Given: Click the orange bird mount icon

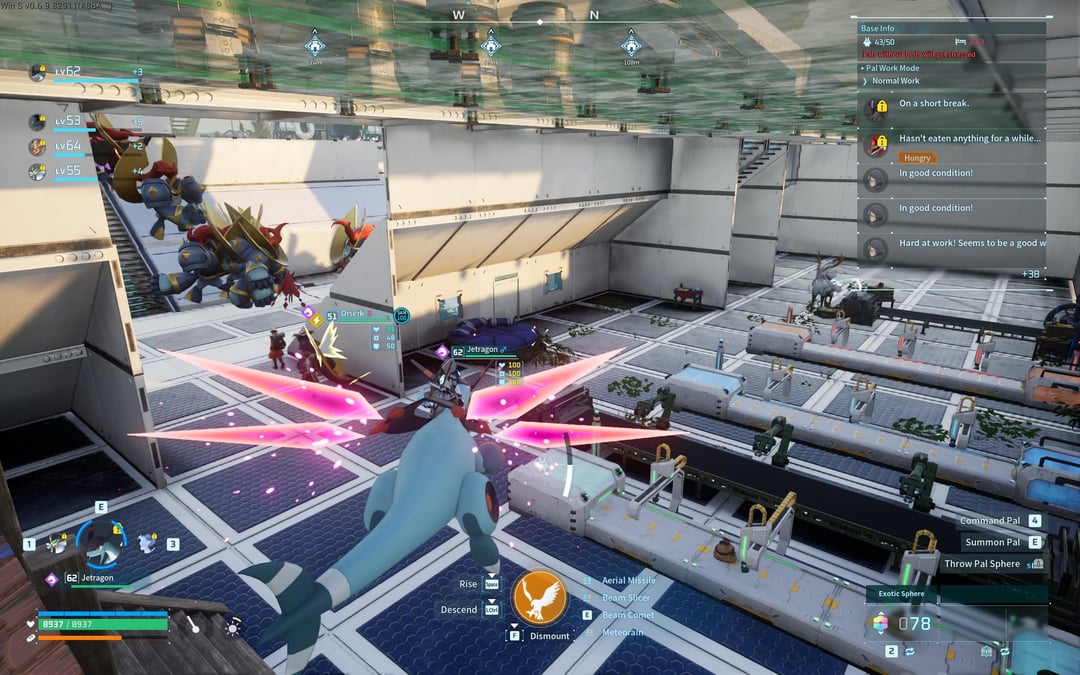Looking at the screenshot, I should tap(540, 598).
